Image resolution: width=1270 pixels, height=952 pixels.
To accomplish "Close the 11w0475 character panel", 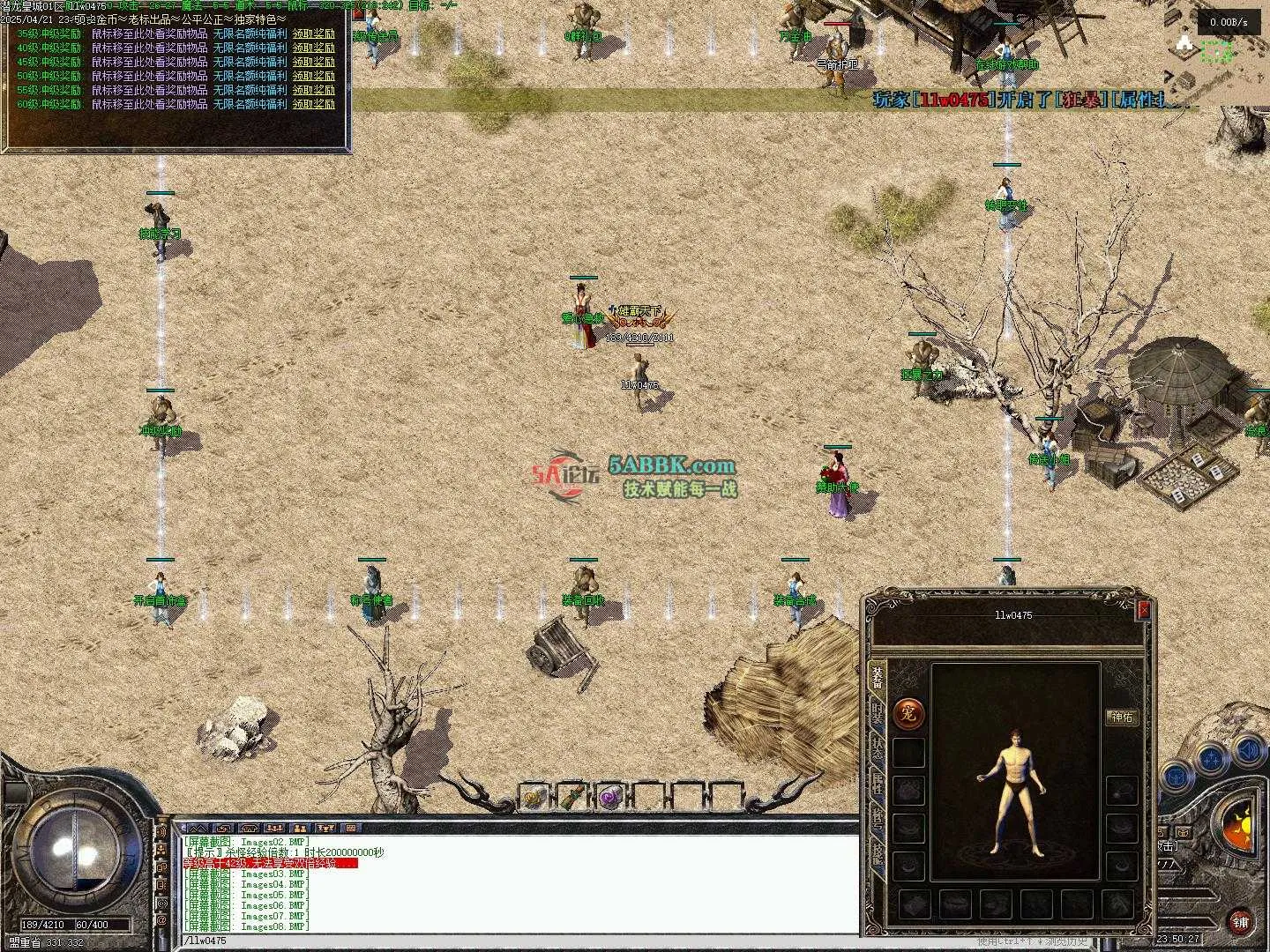I will click(x=1144, y=609).
